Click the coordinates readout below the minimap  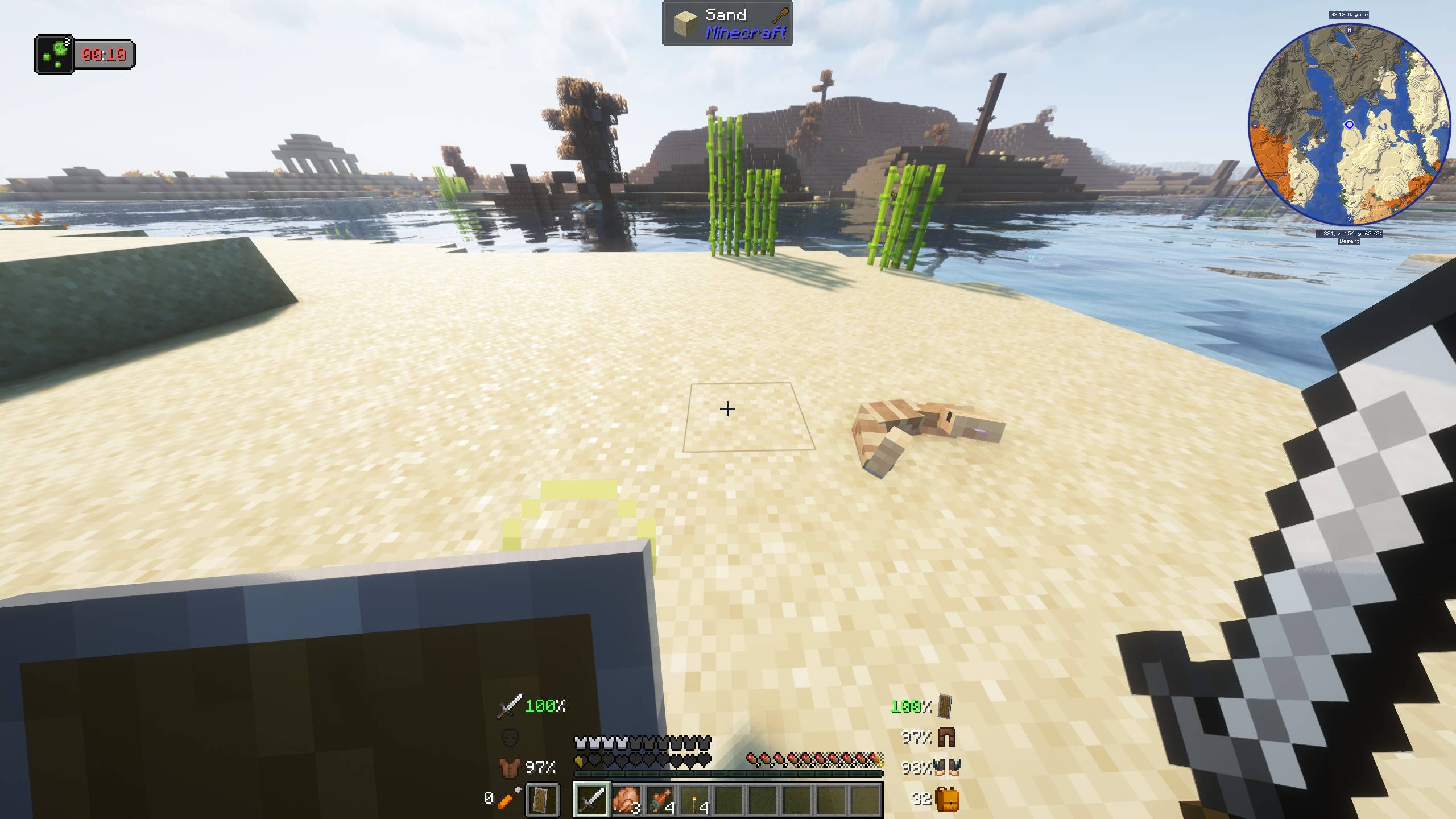1348,233
